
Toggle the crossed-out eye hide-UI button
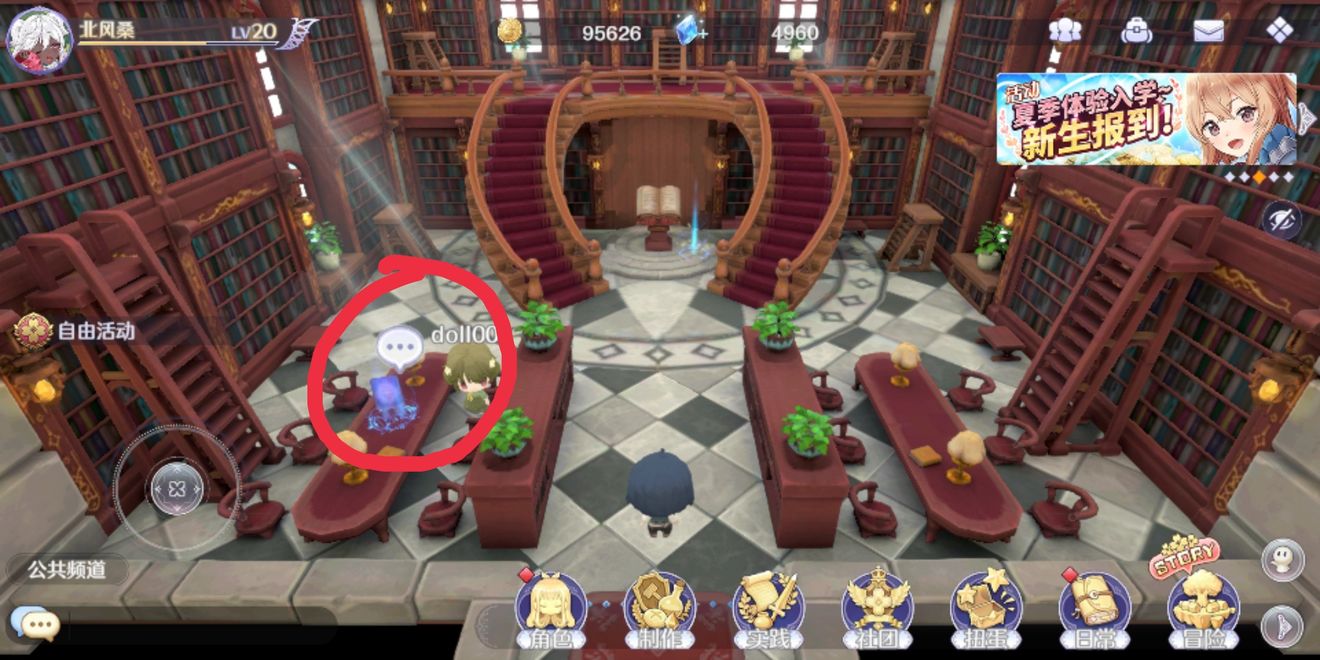coord(1281,220)
